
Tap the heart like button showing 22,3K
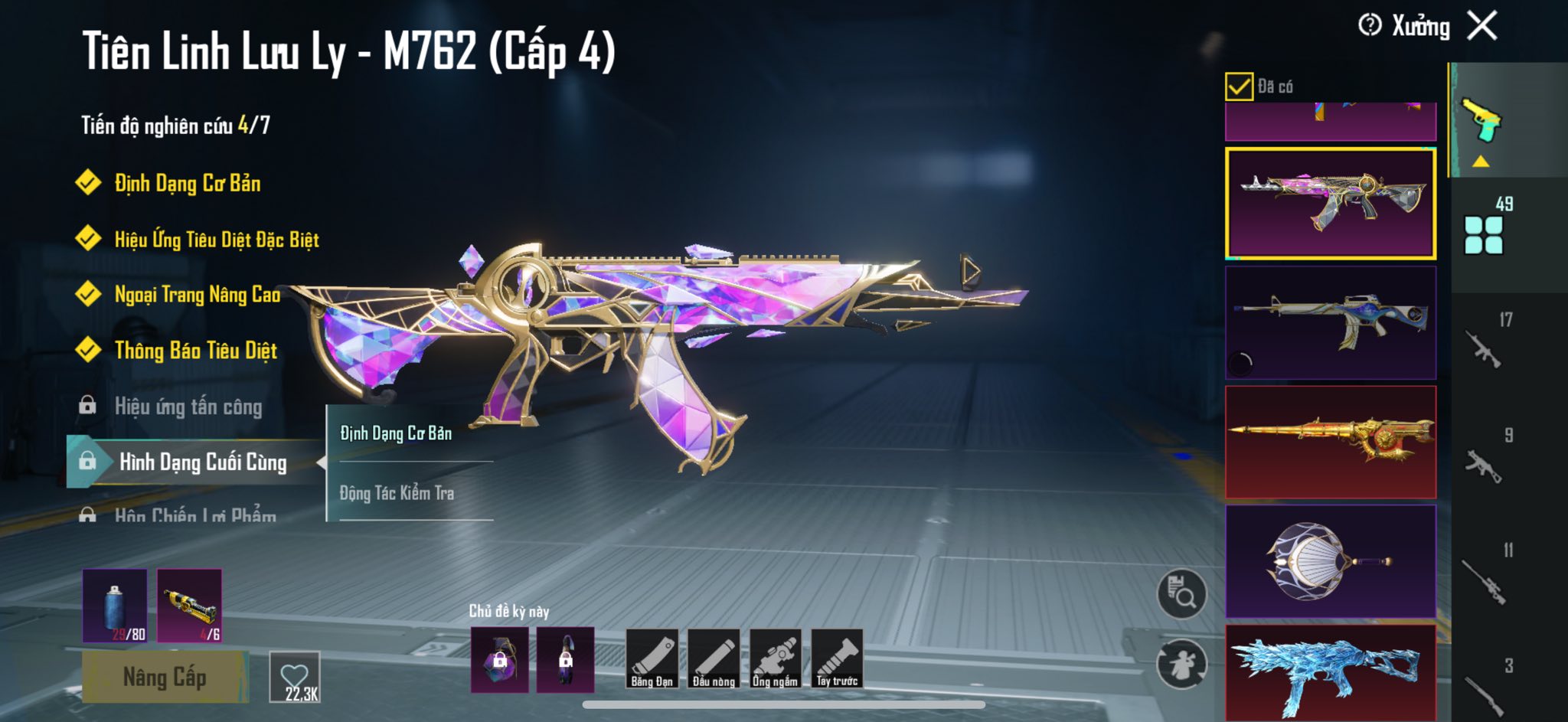click(295, 677)
